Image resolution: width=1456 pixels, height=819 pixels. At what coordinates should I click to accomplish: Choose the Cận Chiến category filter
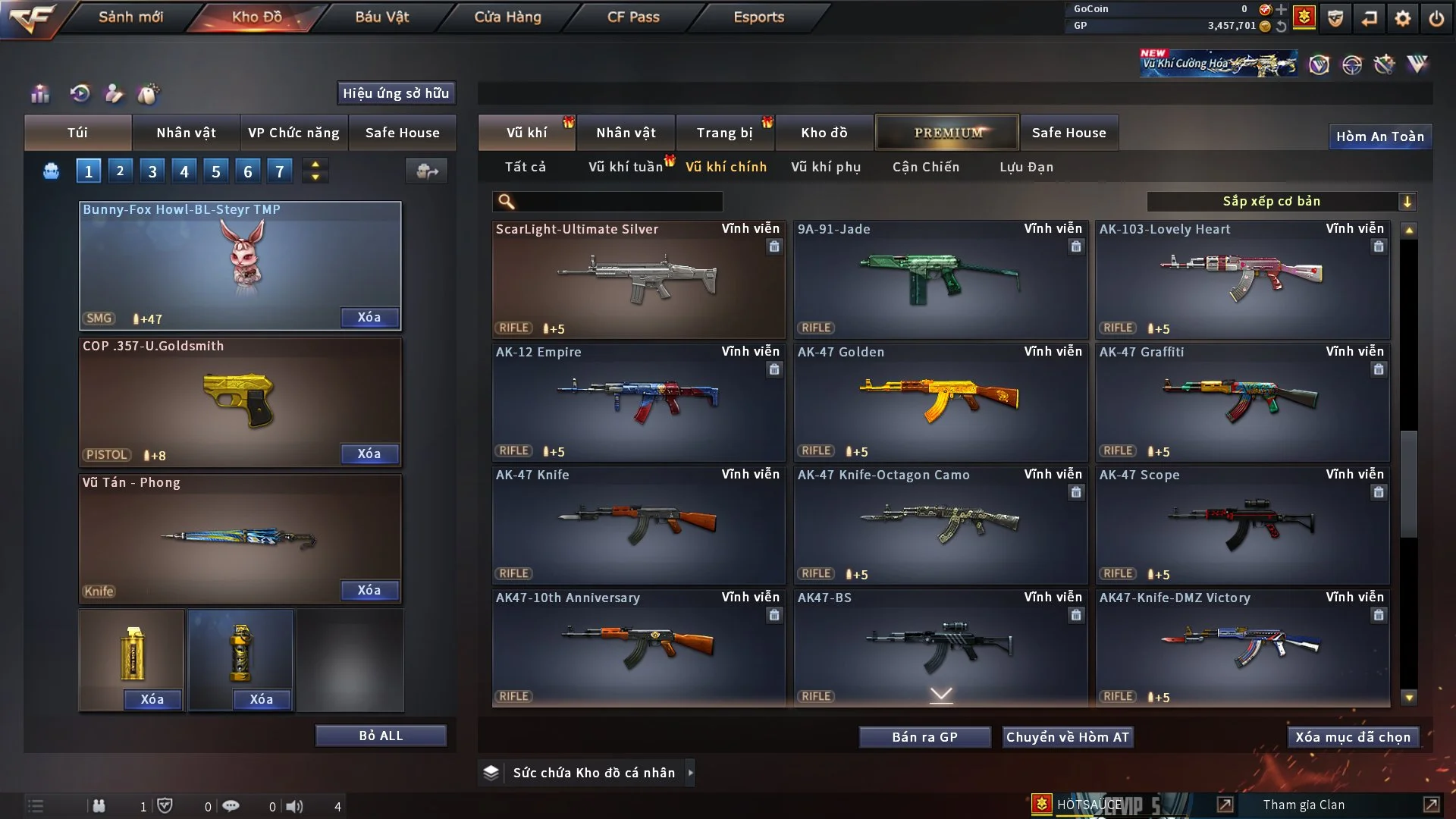coord(925,167)
